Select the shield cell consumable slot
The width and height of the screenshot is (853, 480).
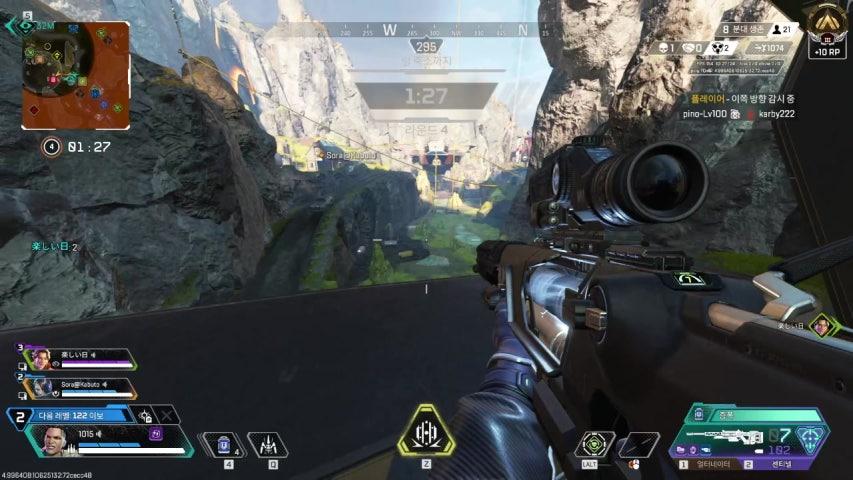click(x=225, y=442)
